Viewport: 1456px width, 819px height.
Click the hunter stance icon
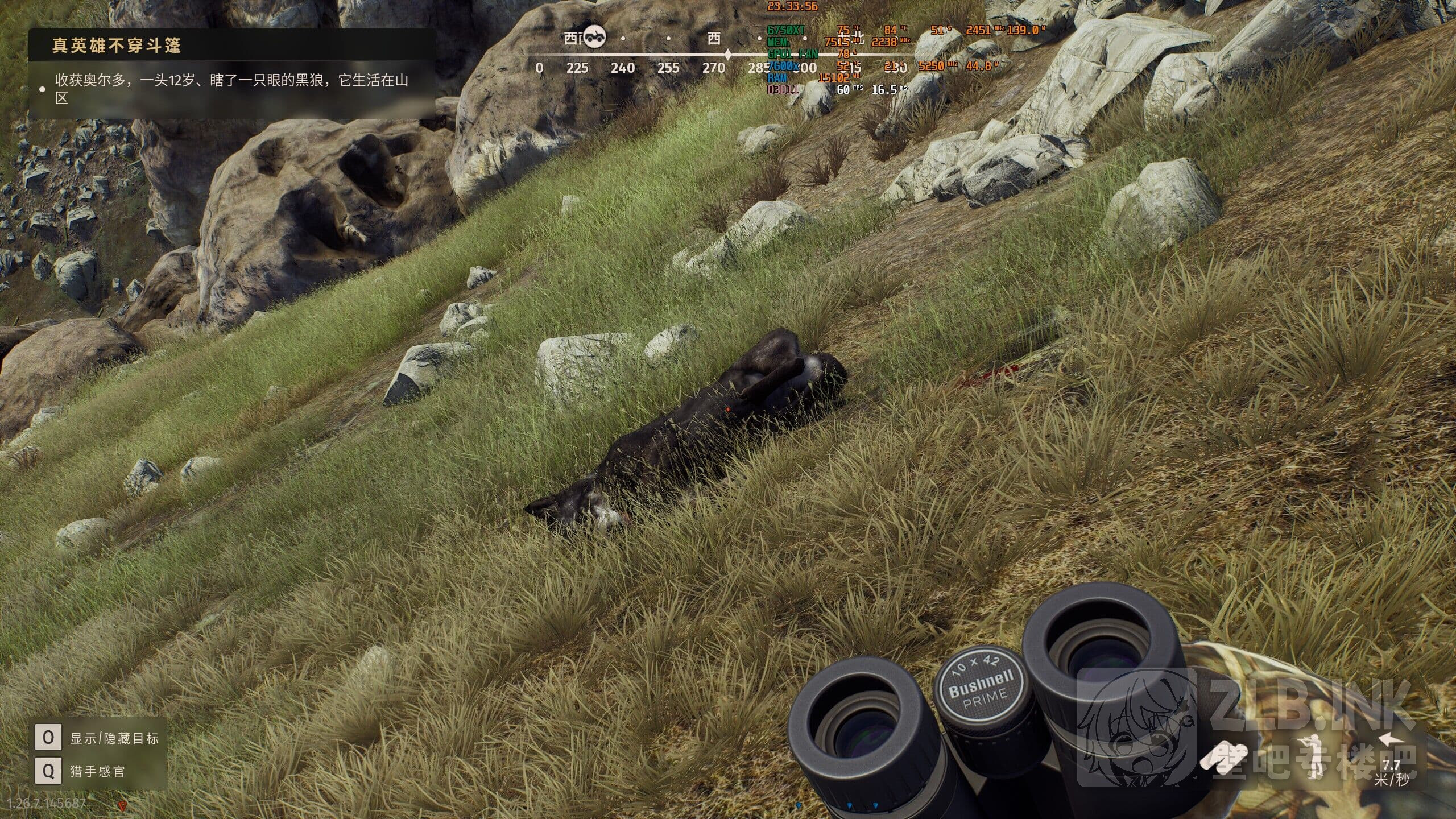click(1312, 757)
